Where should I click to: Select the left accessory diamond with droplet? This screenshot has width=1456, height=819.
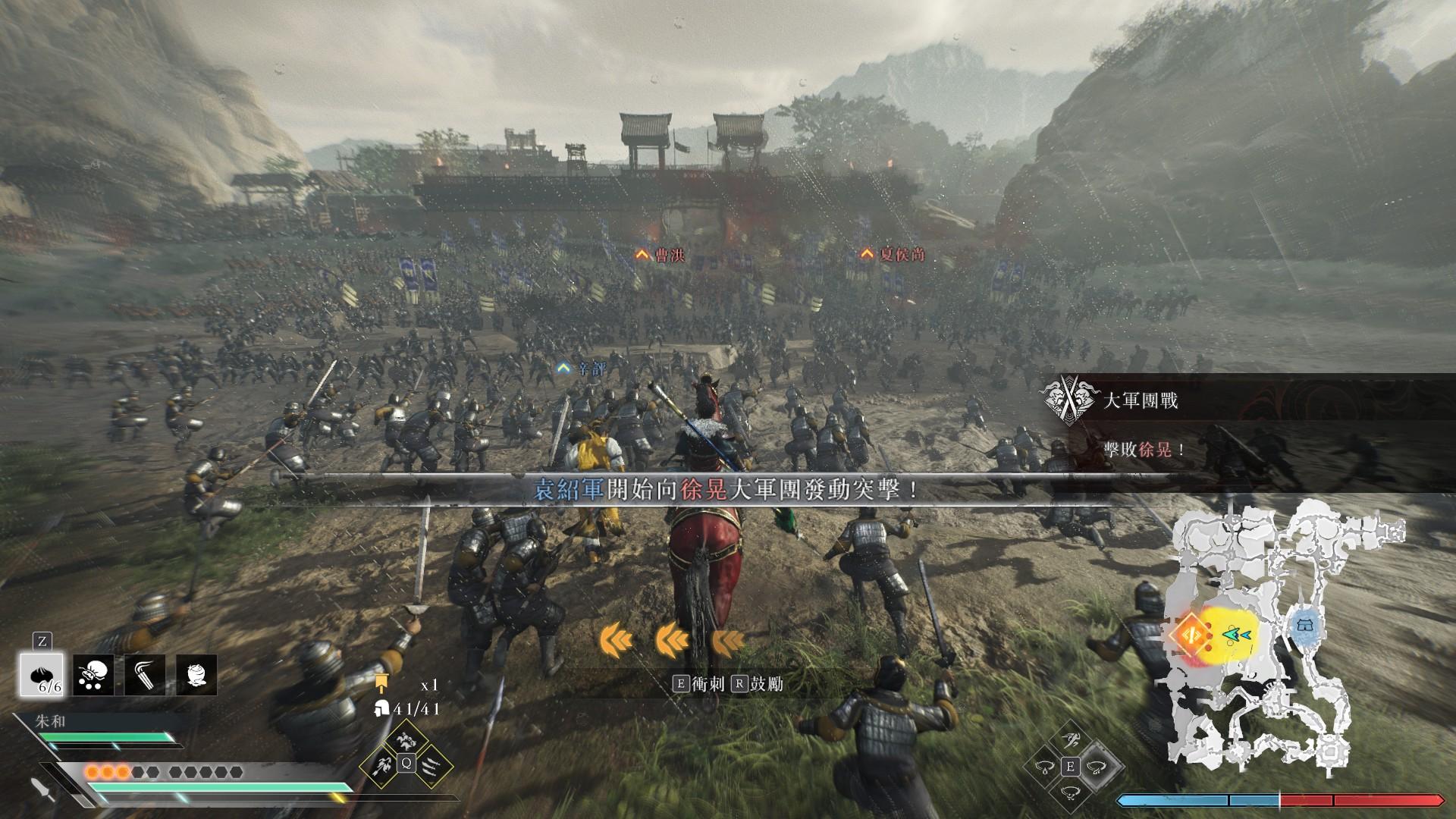(1044, 767)
